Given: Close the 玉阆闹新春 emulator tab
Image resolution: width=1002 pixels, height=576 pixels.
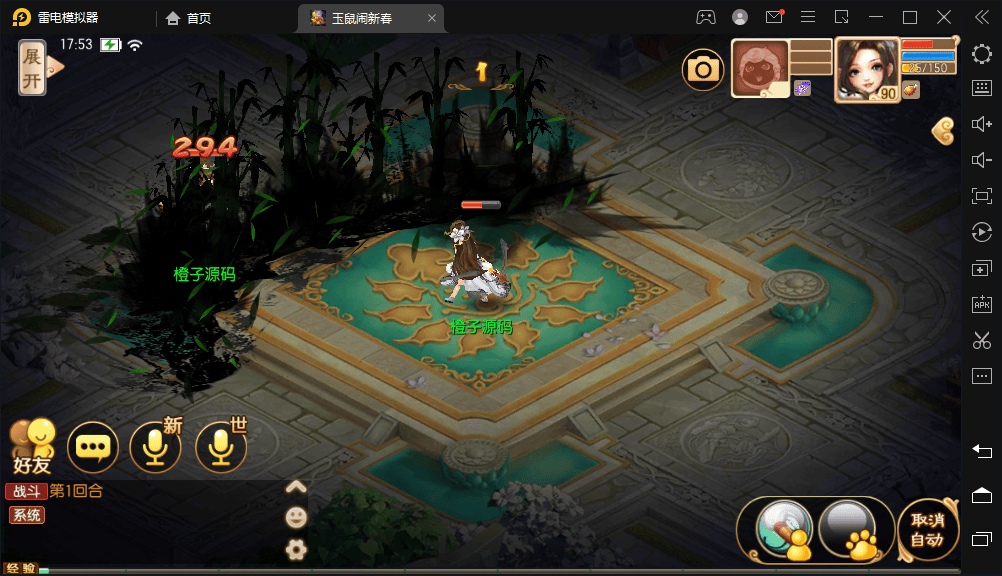Looking at the screenshot, I should tap(431, 18).
